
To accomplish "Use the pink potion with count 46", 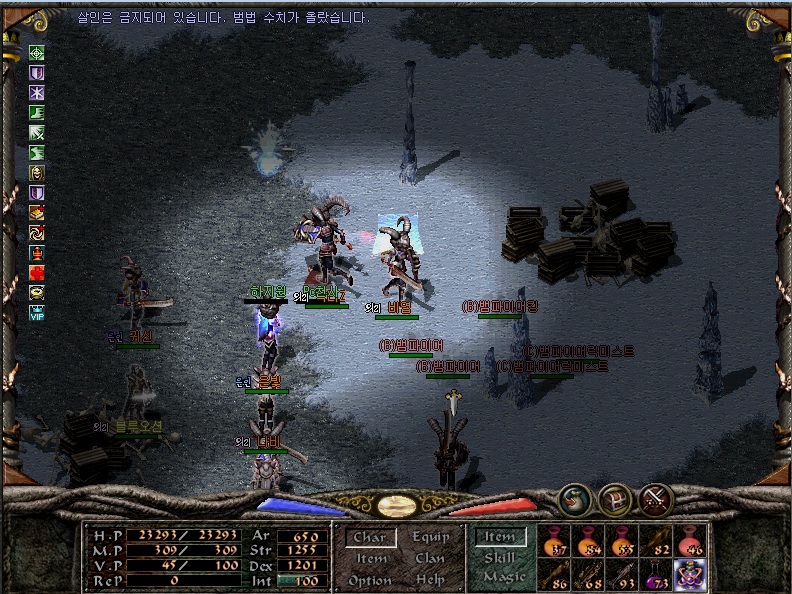I will pyautogui.click(x=690, y=542).
